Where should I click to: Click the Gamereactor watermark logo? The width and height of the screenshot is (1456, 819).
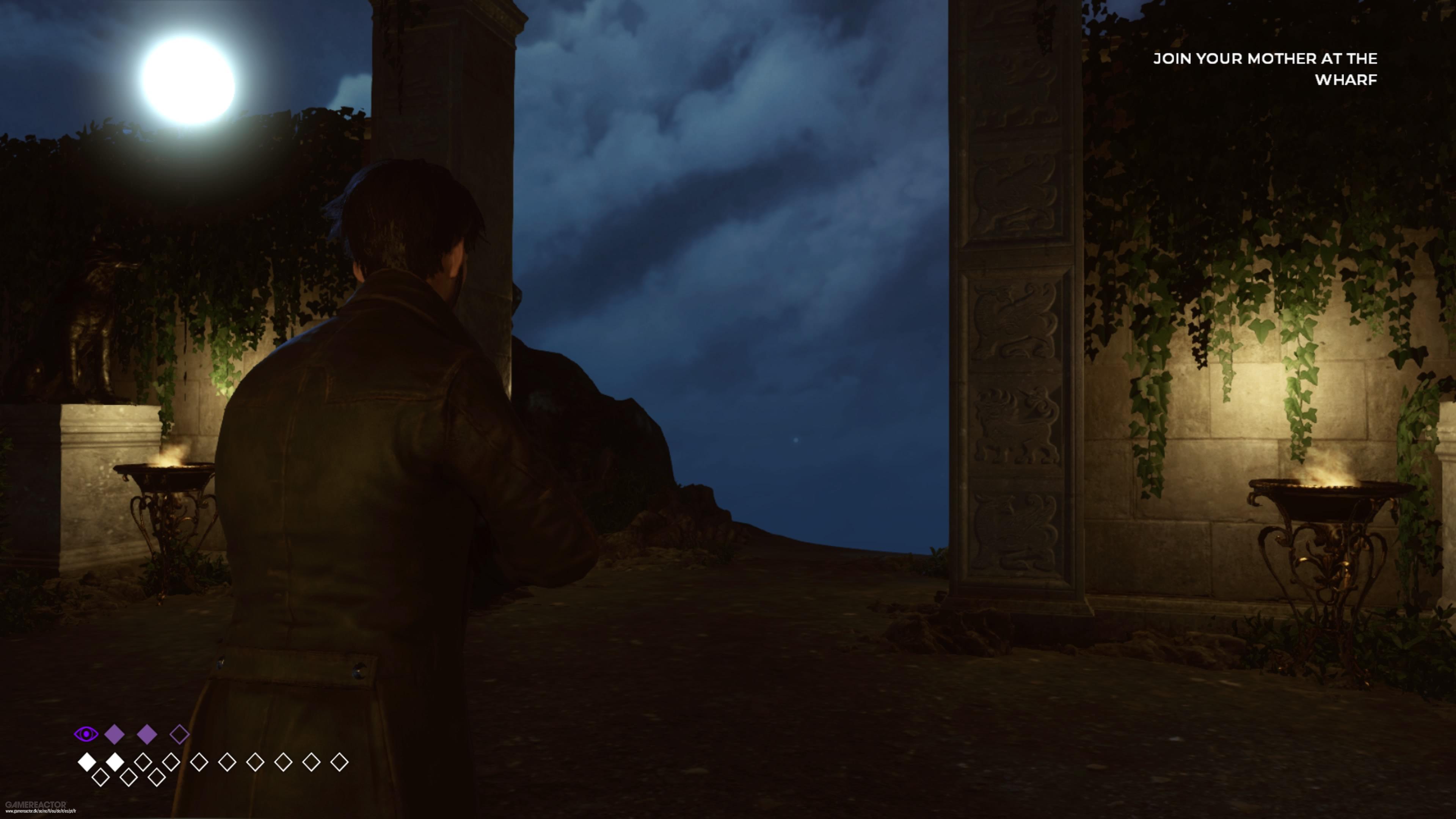(36, 804)
